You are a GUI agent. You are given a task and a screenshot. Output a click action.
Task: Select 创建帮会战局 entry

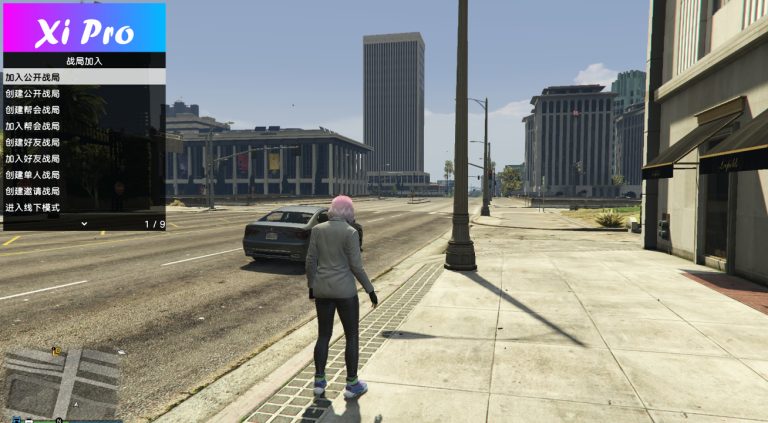83,110
